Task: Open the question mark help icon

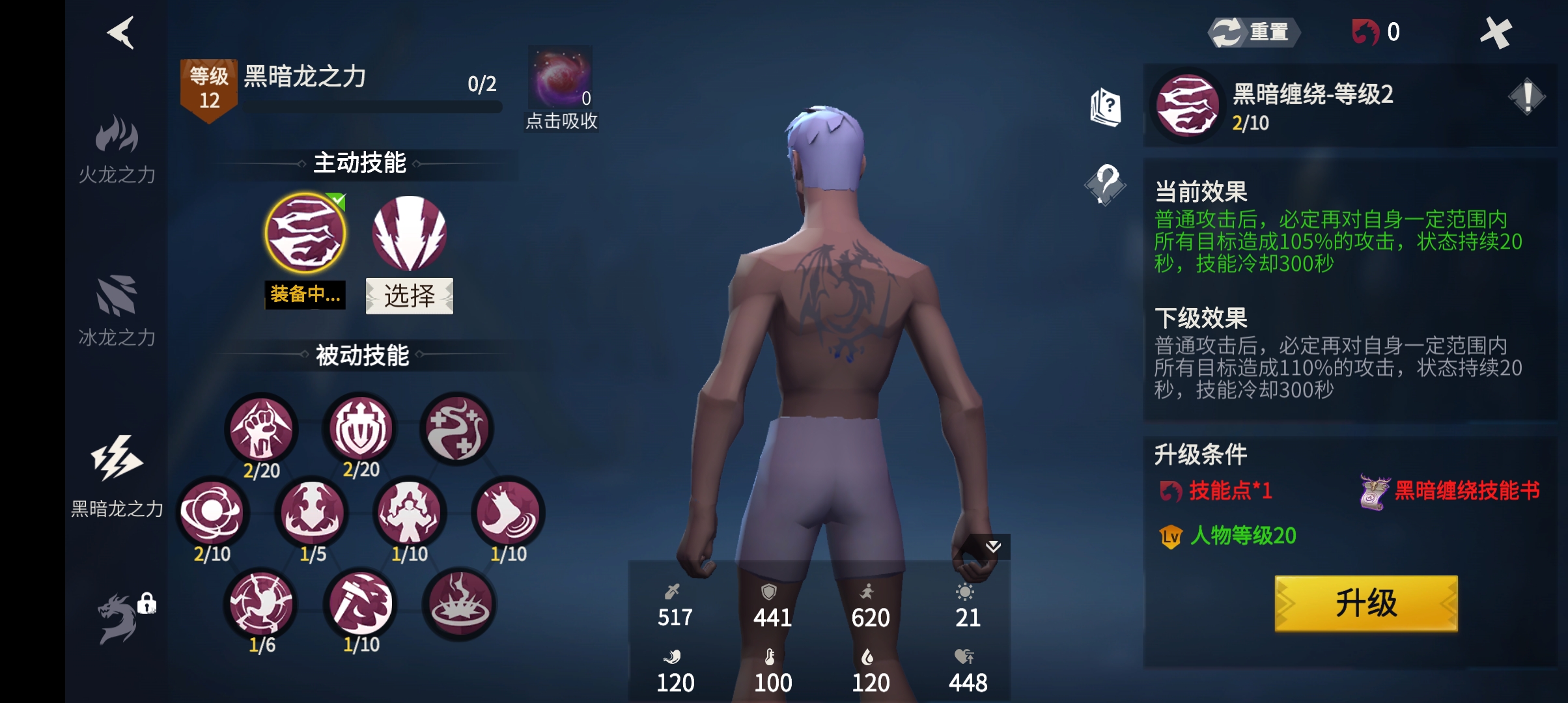Action: 1106,184
